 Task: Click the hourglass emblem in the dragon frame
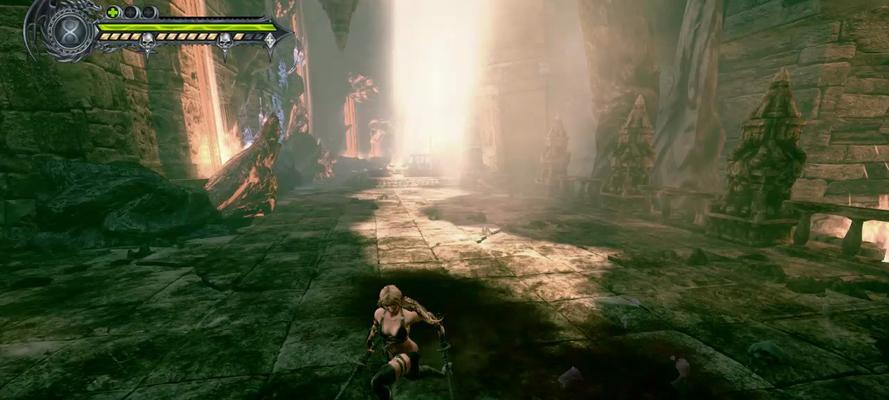(x=70, y=28)
